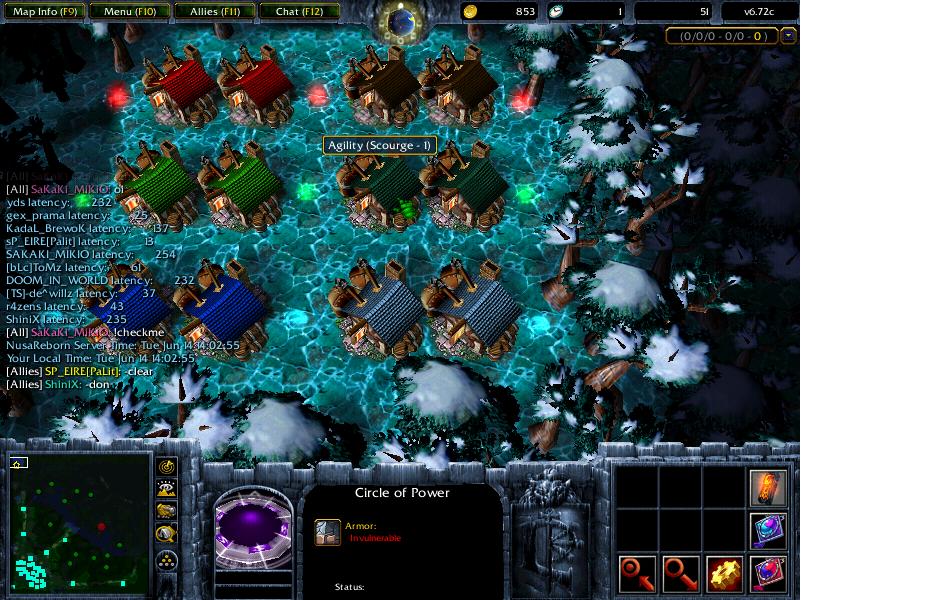Open the Allies (F11) panel
This screenshot has width=944, height=600.
(x=214, y=12)
